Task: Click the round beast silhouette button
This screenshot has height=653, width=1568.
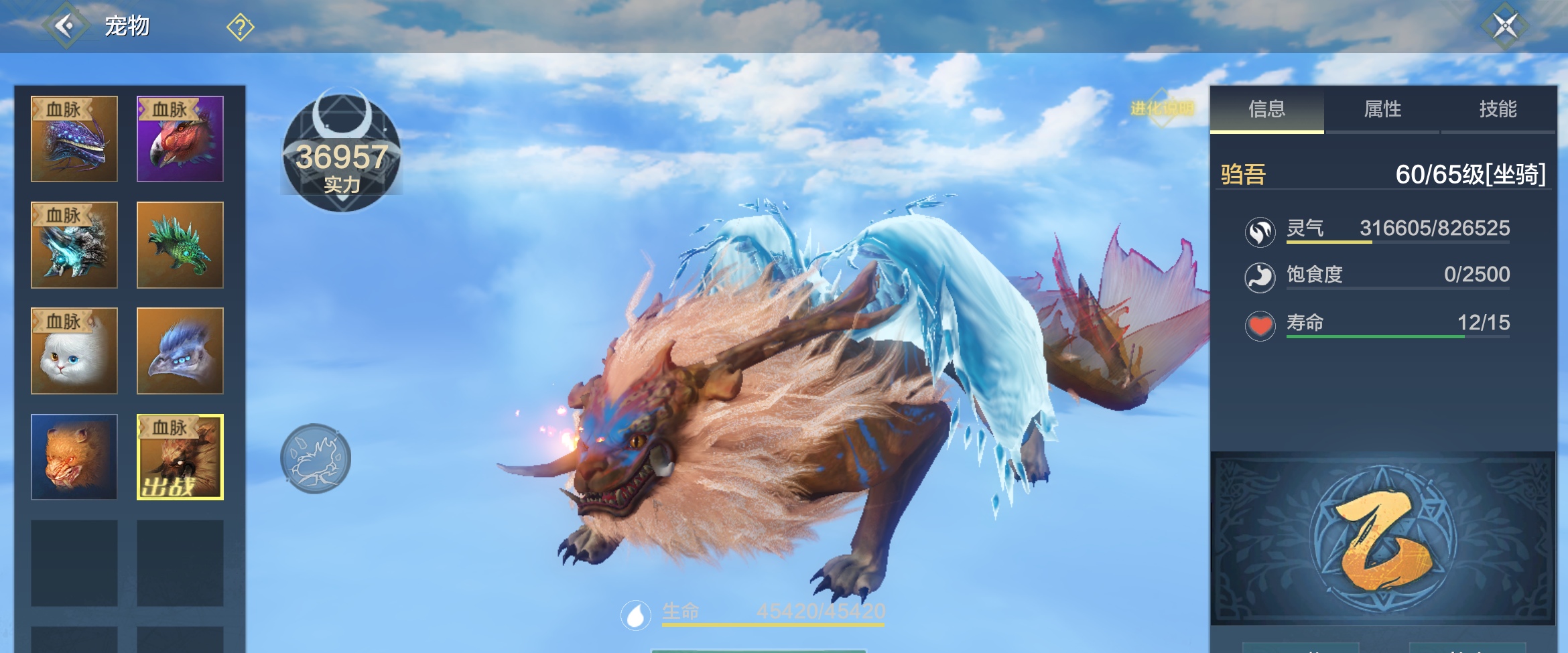Action: click(x=316, y=459)
